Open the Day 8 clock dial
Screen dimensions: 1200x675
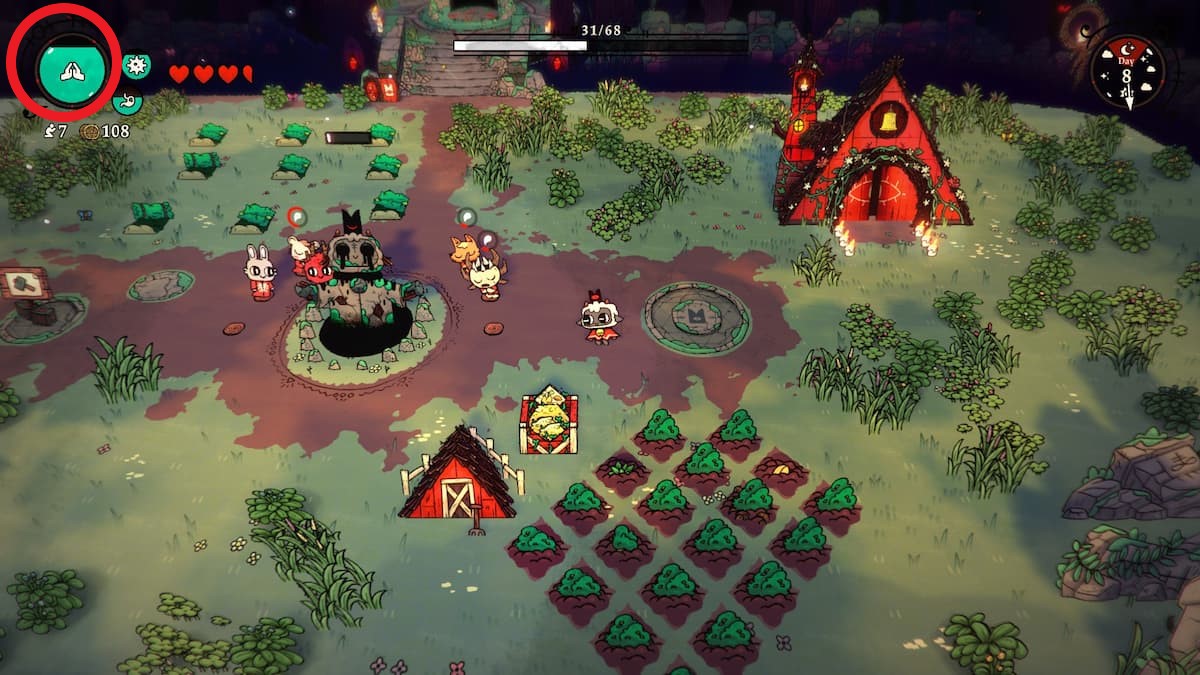click(x=1127, y=73)
